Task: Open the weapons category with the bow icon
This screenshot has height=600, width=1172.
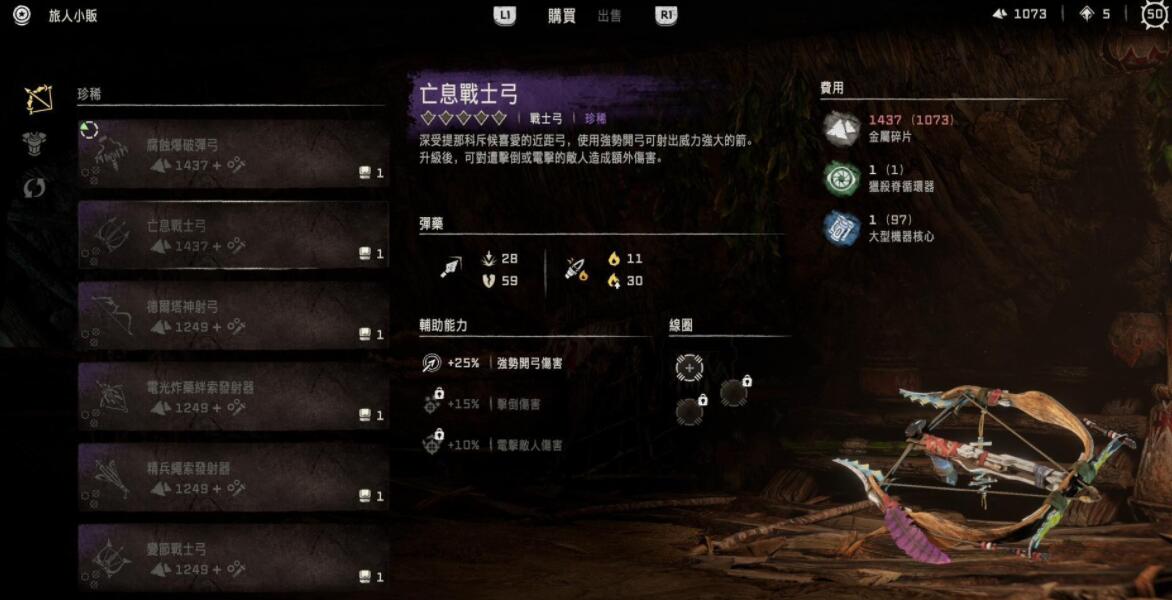Action: [x=38, y=98]
